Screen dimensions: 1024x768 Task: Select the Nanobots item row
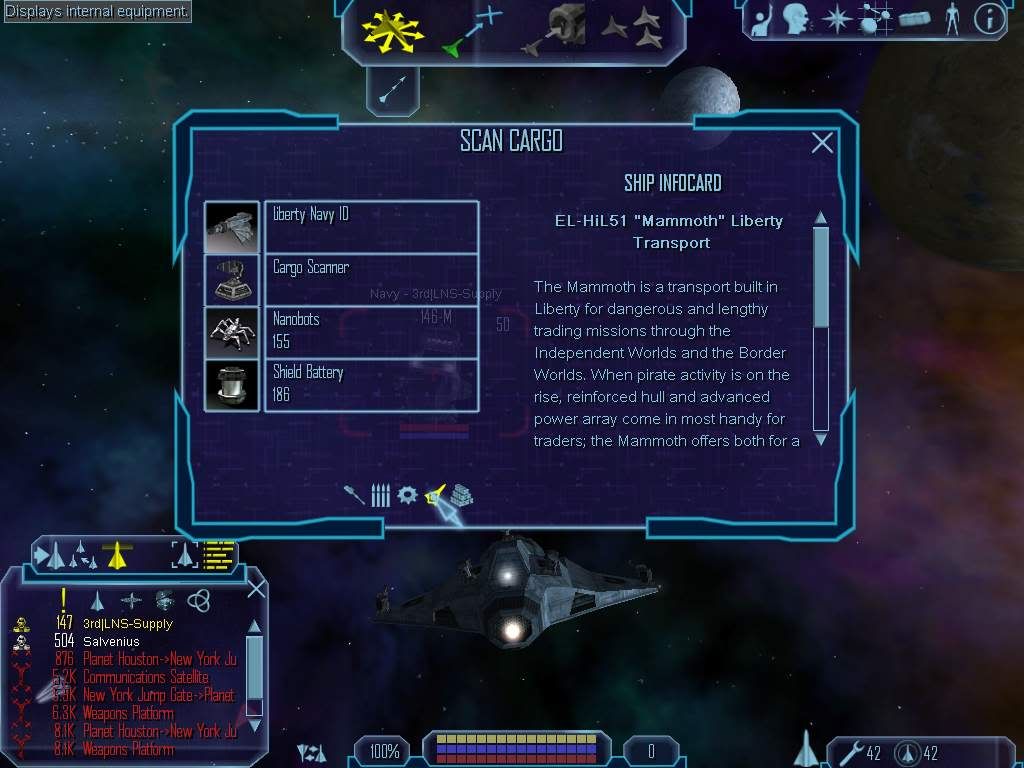[x=370, y=332]
